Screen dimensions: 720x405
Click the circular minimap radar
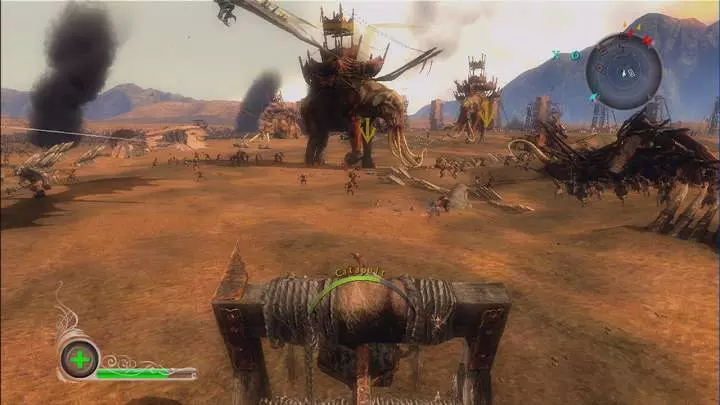point(624,71)
